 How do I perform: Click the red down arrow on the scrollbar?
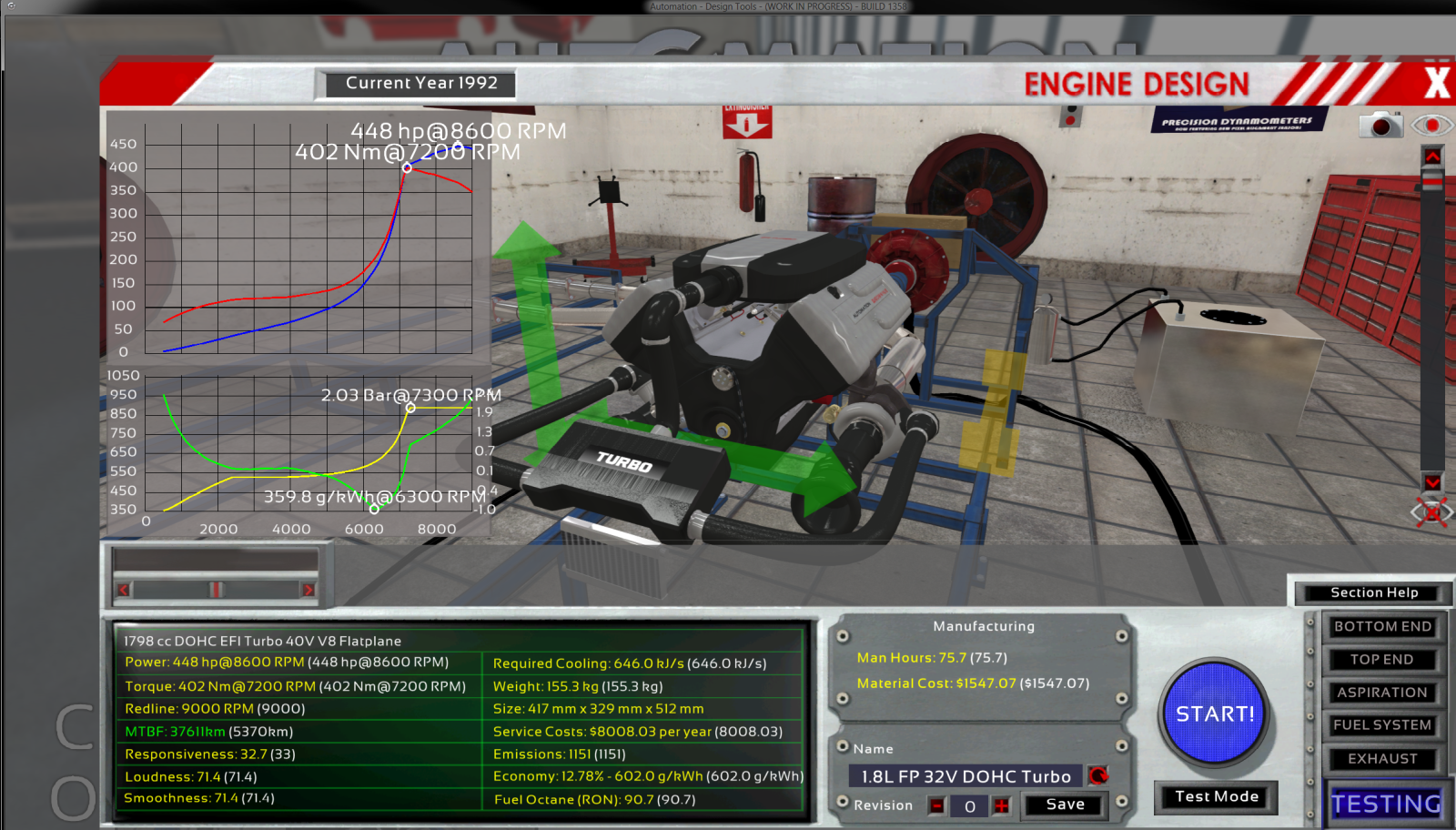click(1432, 482)
